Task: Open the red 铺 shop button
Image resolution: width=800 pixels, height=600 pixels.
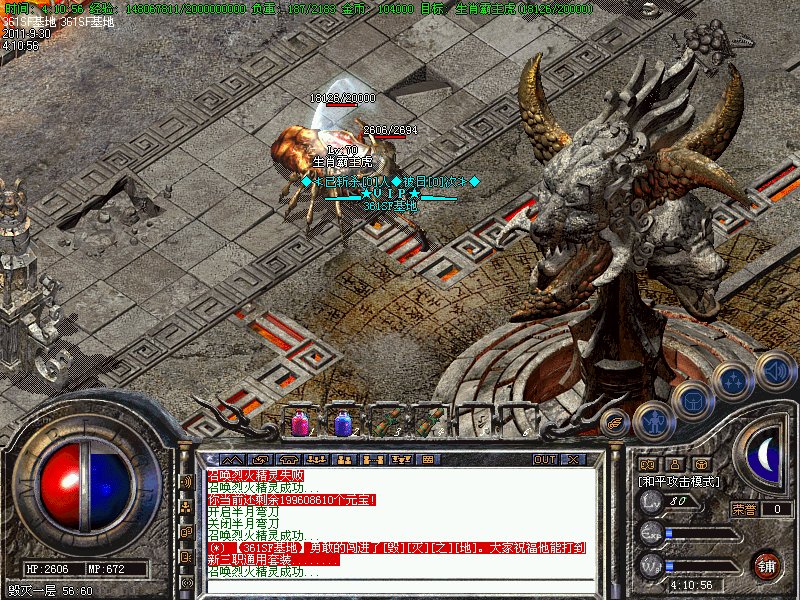Action: point(767,565)
